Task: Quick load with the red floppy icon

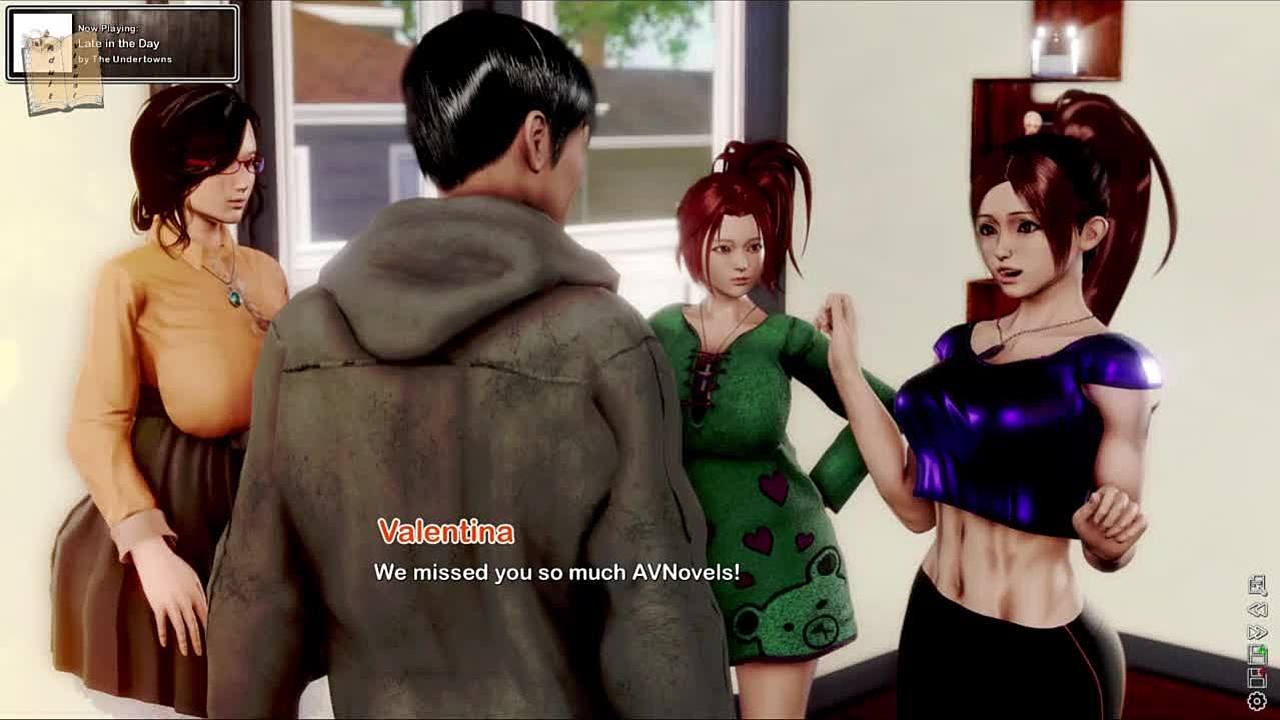Action: tap(1257, 678)
